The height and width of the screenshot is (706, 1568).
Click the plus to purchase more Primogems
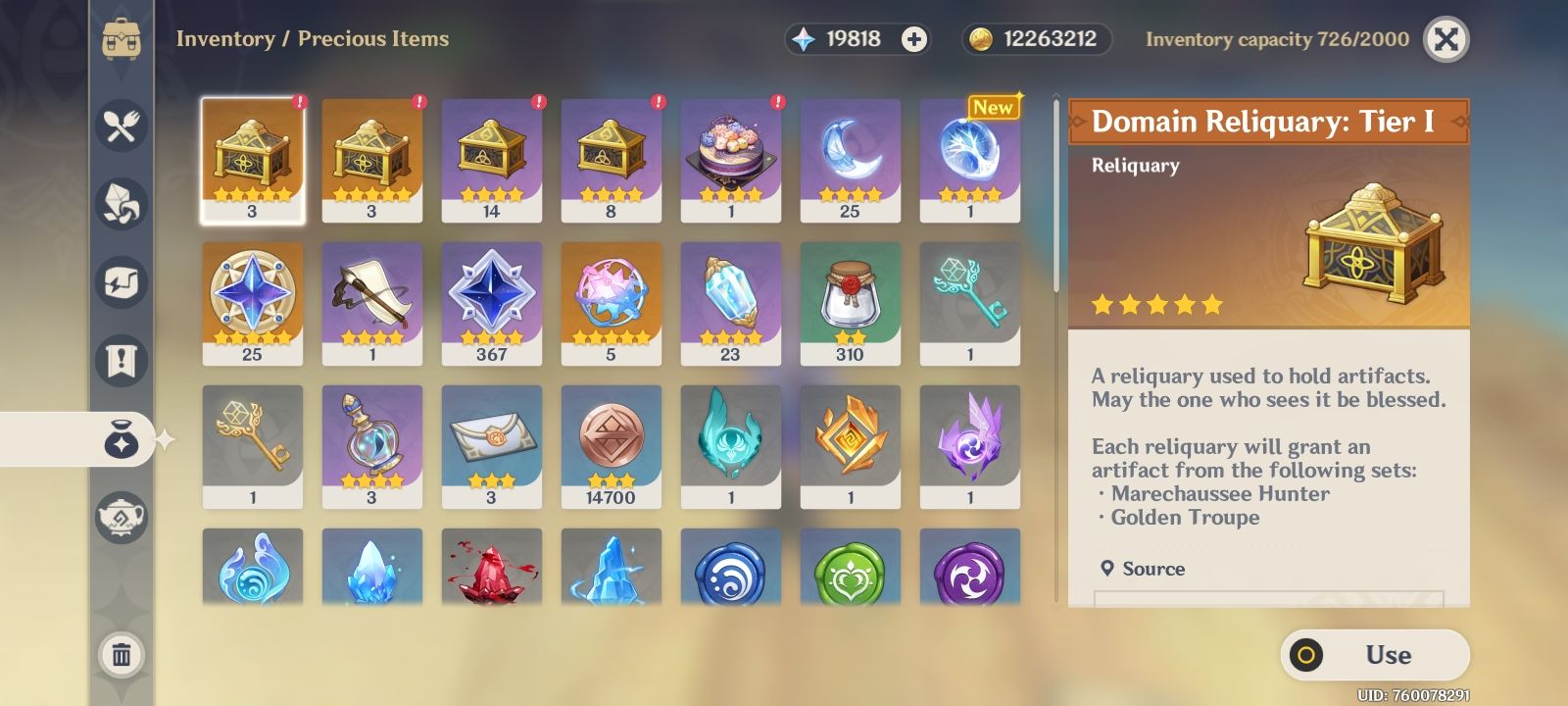point(914,41)
